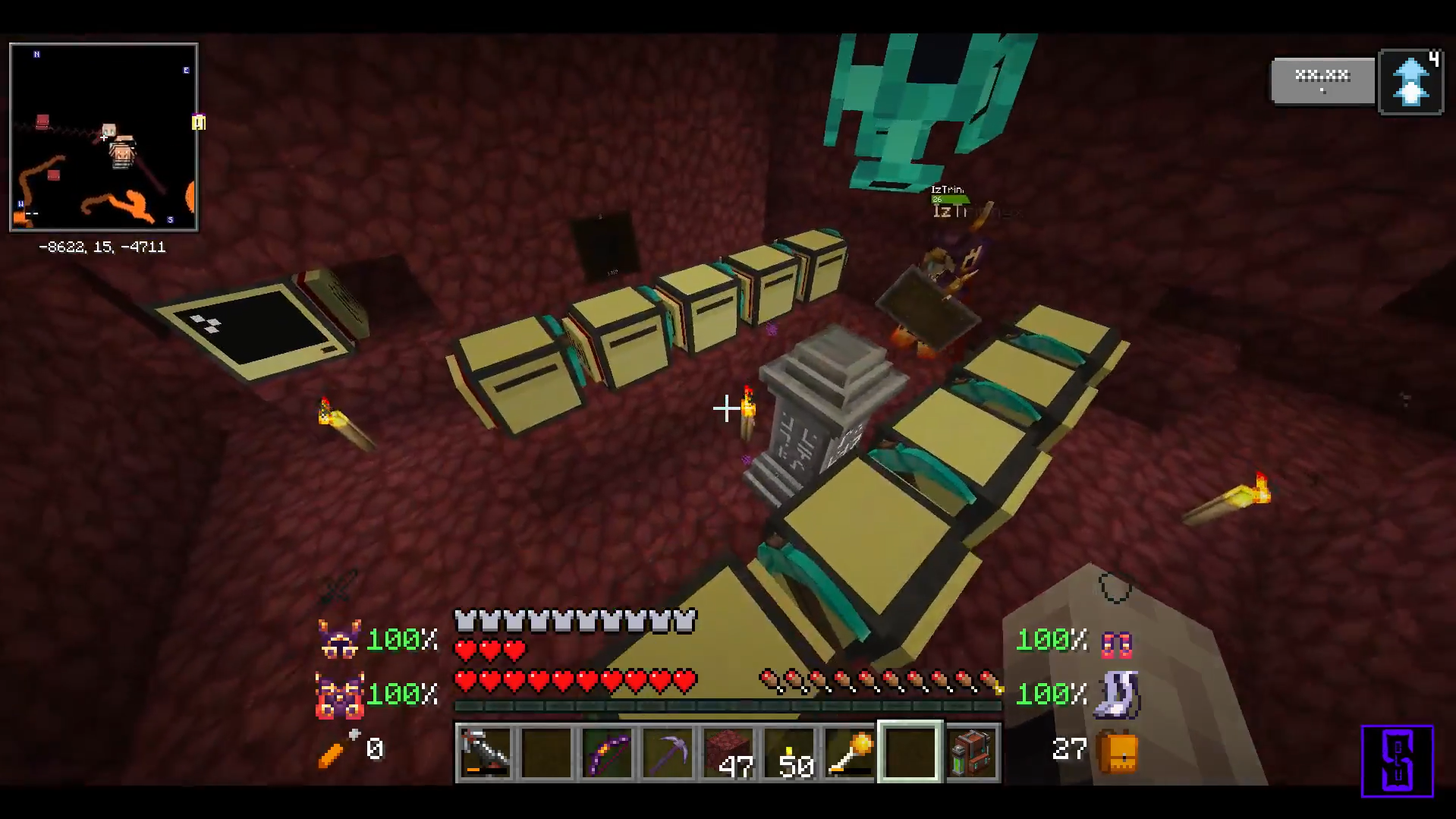The width and height of the screenshot is (1456, 819).
Task: Select the golden orb staff slot
Action: pyautogui.click(x=850, y=752)
